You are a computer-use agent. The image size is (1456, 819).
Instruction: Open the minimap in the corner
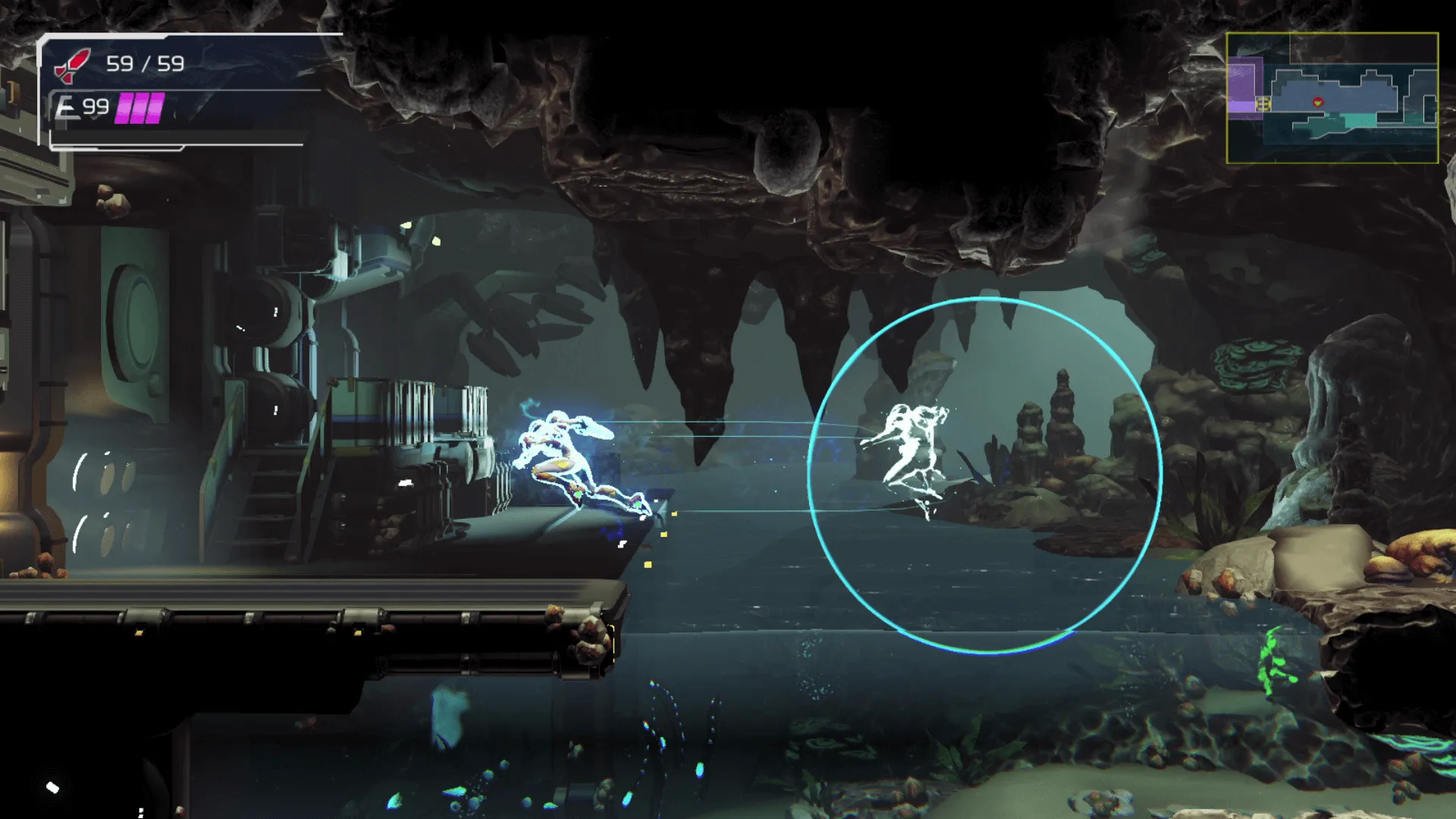point(1332,98)
